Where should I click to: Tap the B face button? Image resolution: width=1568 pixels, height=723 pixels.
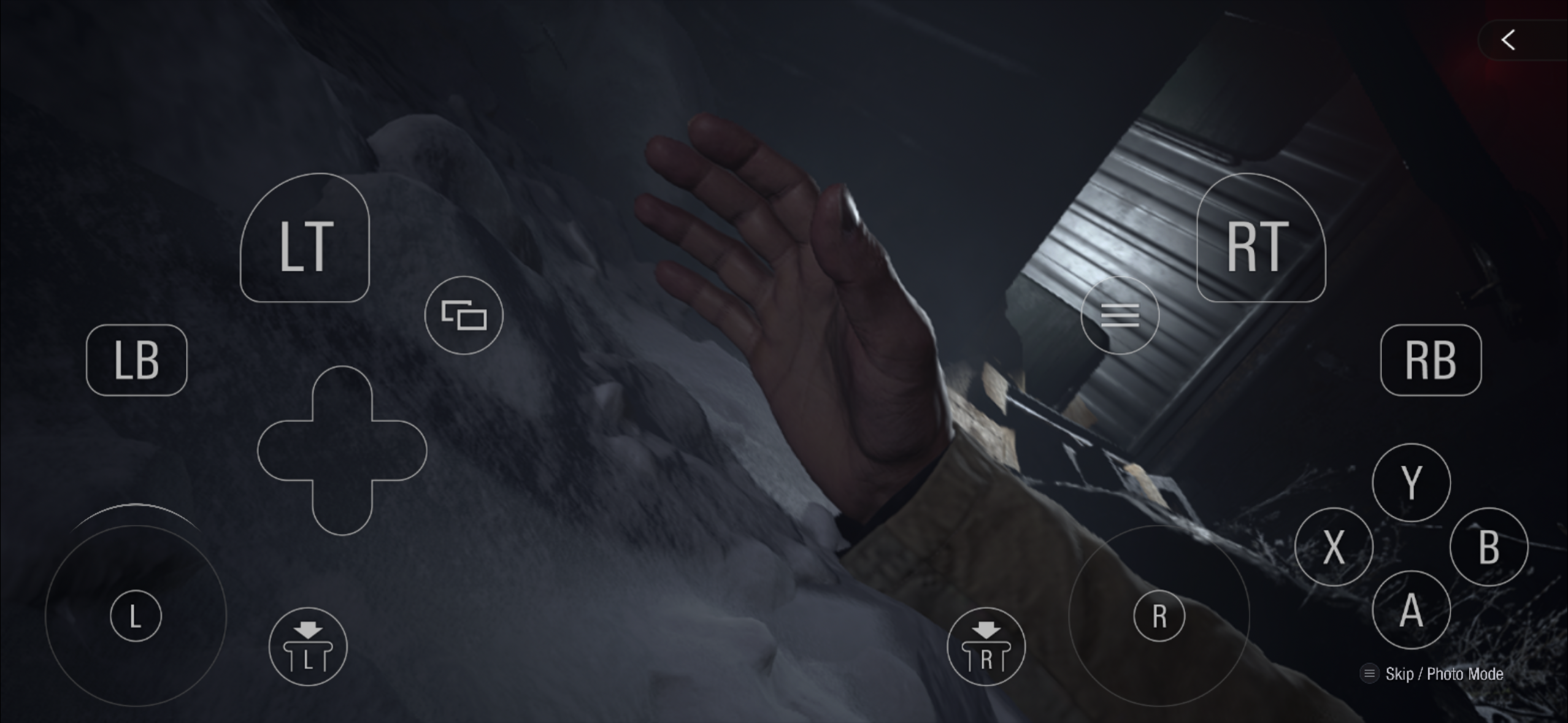[x=1489, y=546]
